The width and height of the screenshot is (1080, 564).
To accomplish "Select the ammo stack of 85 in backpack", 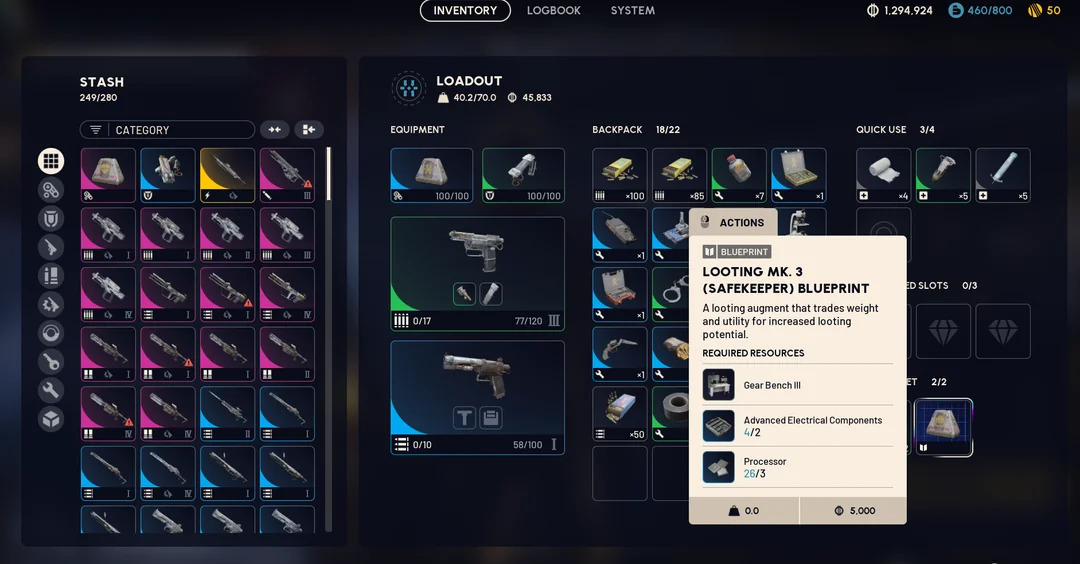I will click(680, 175).
